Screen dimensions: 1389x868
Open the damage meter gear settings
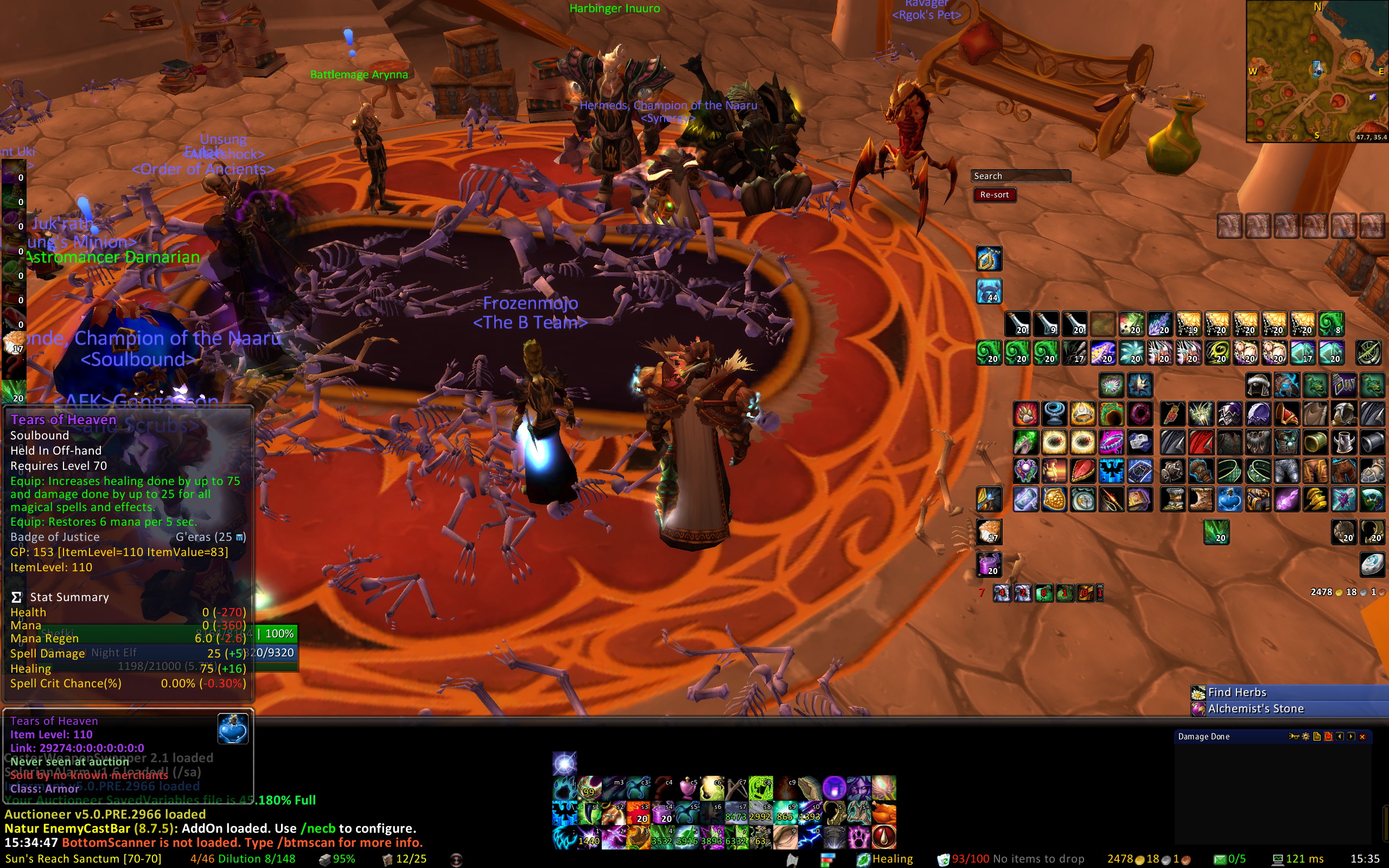click(1306, 737)
